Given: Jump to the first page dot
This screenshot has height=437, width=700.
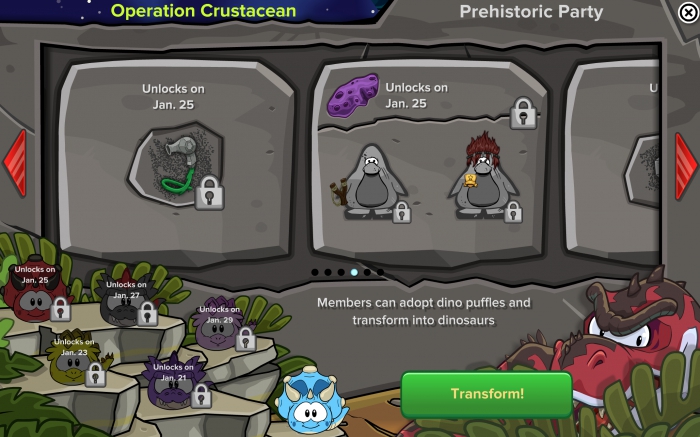Looking at the screenshot, I should click(x=315, y=272).
